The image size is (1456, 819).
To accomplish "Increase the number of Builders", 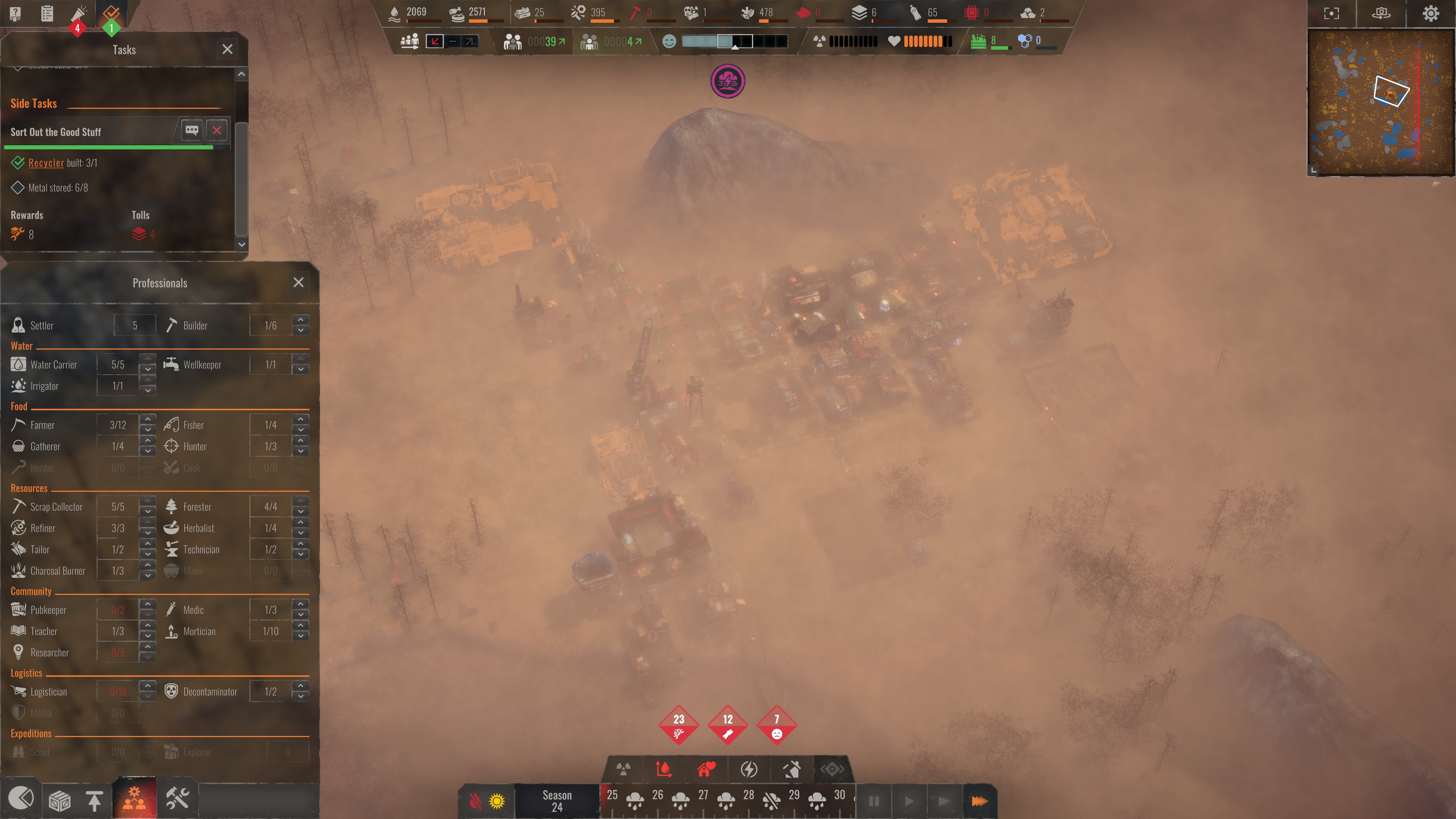I will pos(301,319).
